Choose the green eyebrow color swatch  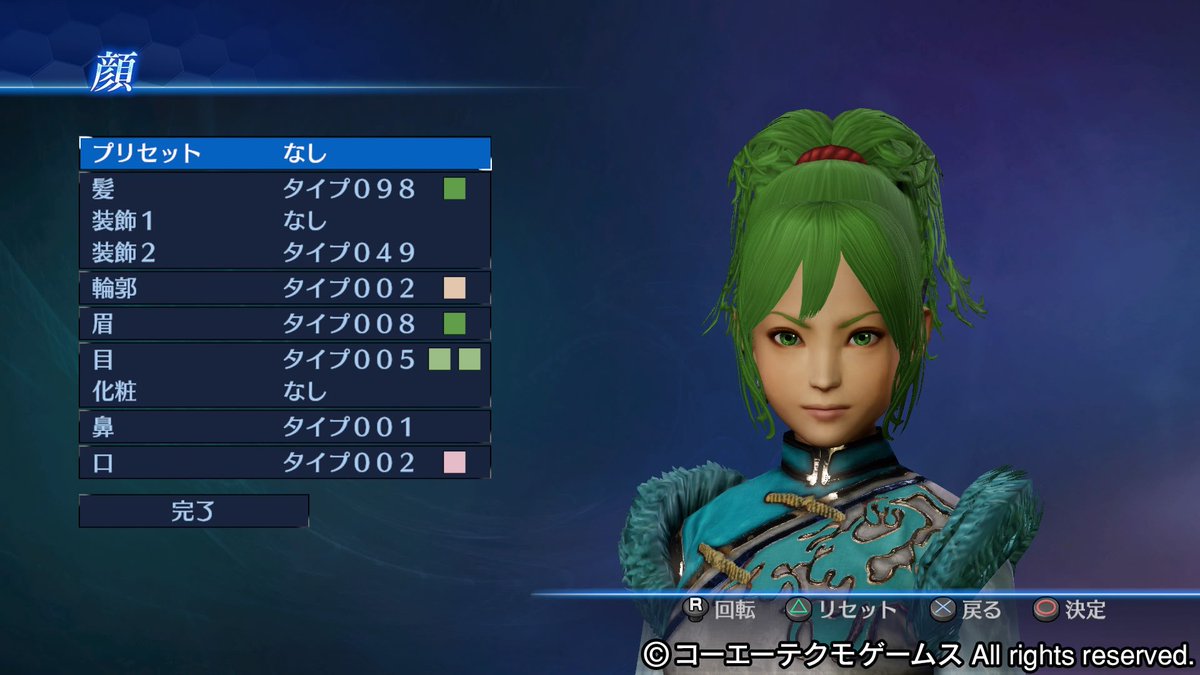pyautogui.click(x=455, y=324)
